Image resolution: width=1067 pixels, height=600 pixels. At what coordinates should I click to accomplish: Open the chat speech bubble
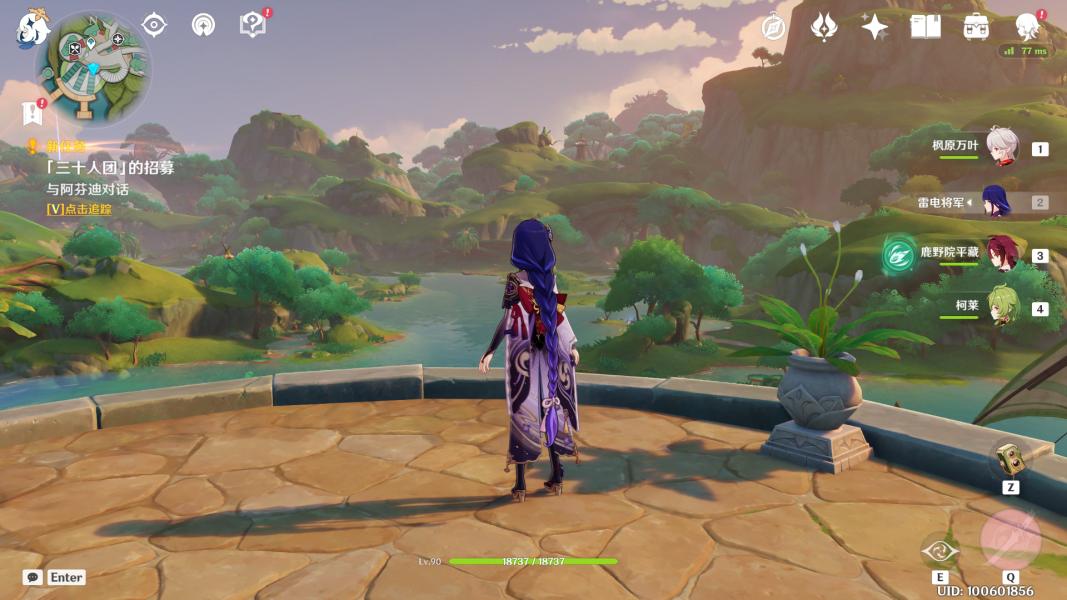pos(33,577)
